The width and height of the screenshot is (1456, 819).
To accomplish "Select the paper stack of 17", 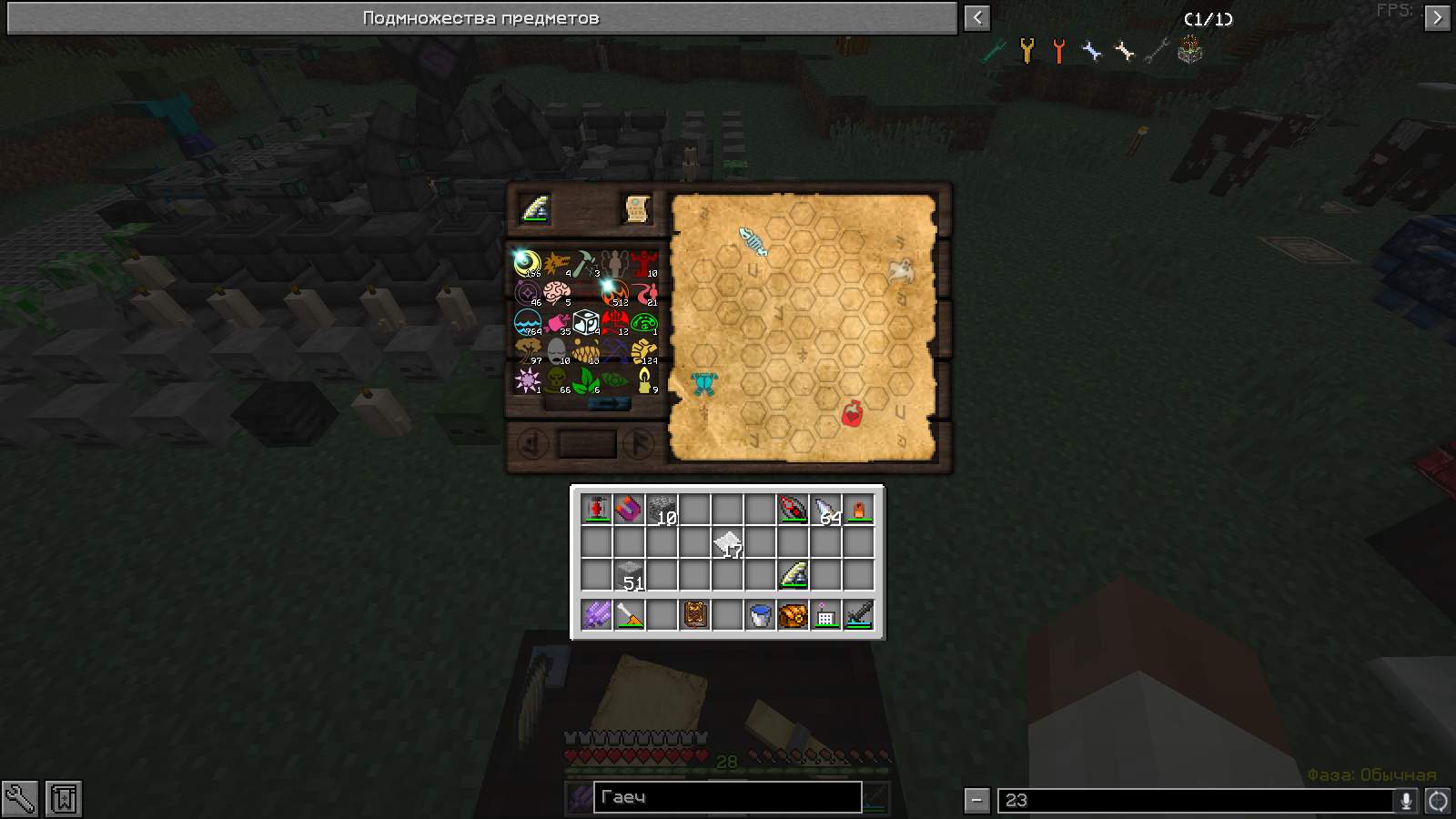I will (x=728, y=543).
